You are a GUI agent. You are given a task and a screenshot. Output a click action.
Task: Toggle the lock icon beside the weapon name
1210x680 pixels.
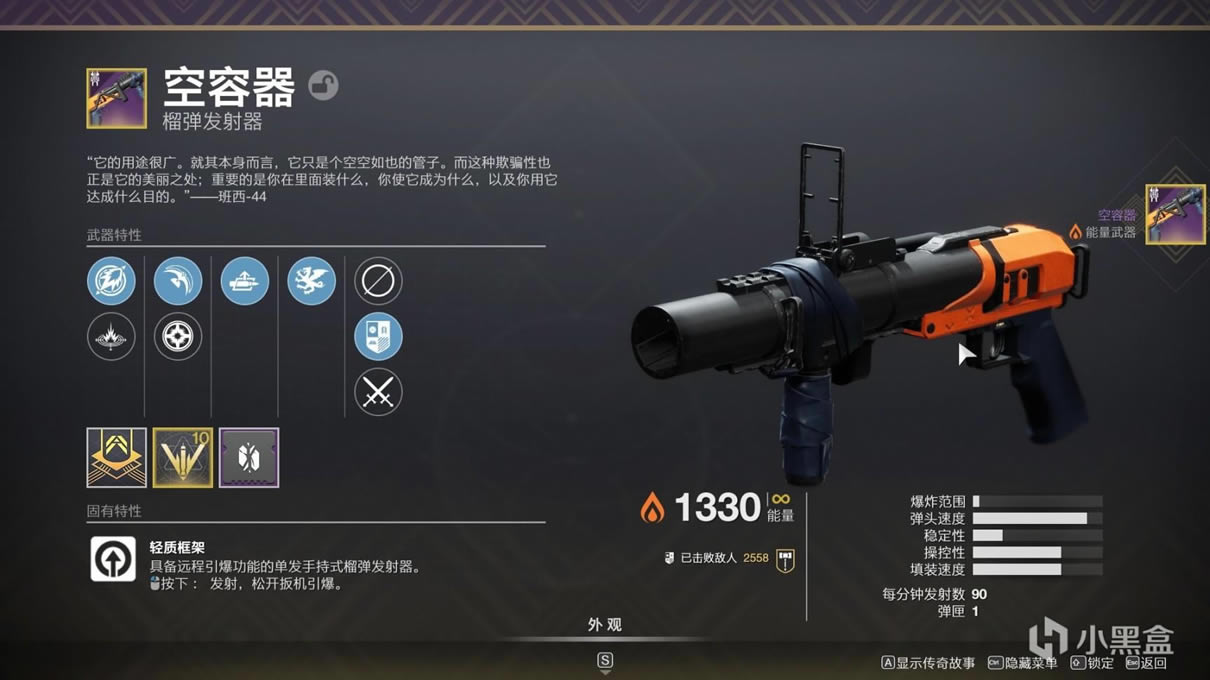pos(322,85)
